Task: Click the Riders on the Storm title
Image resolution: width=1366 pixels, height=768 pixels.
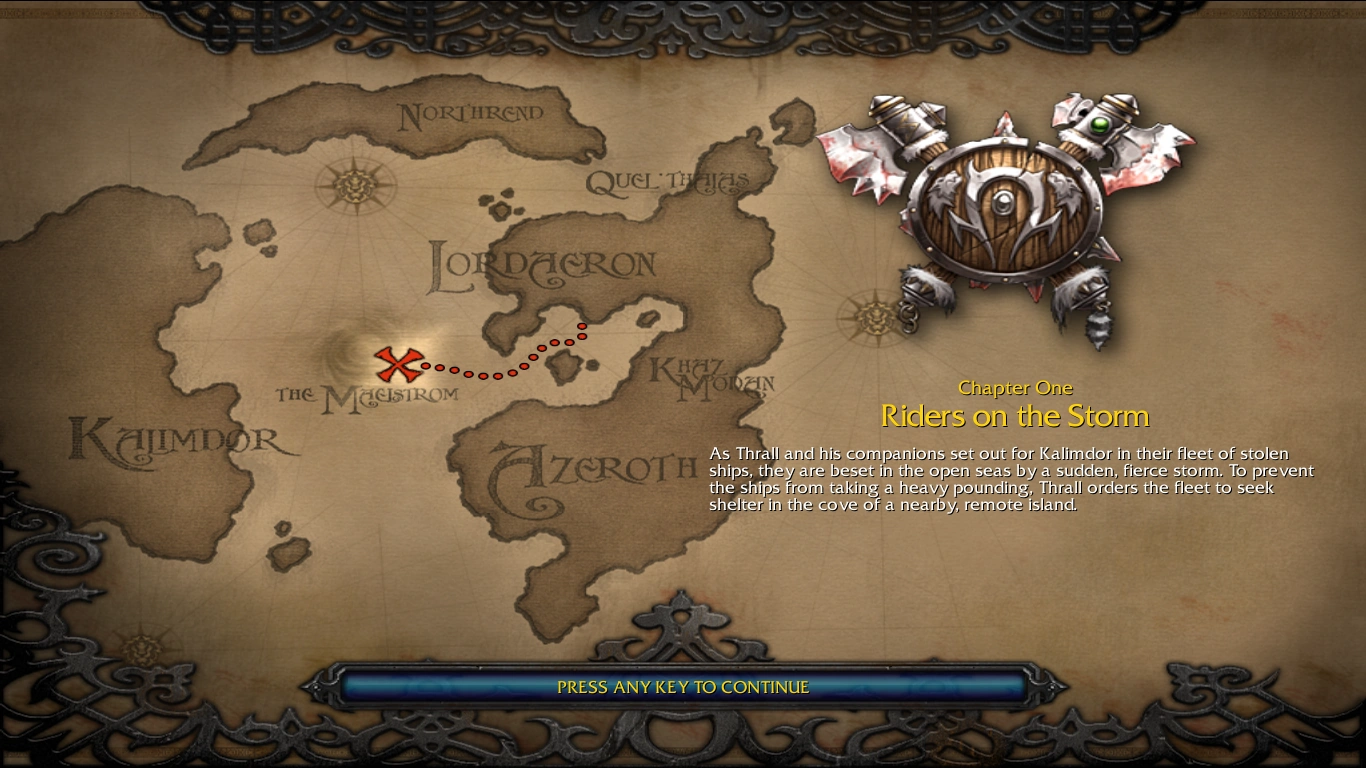Action: 1015,414
